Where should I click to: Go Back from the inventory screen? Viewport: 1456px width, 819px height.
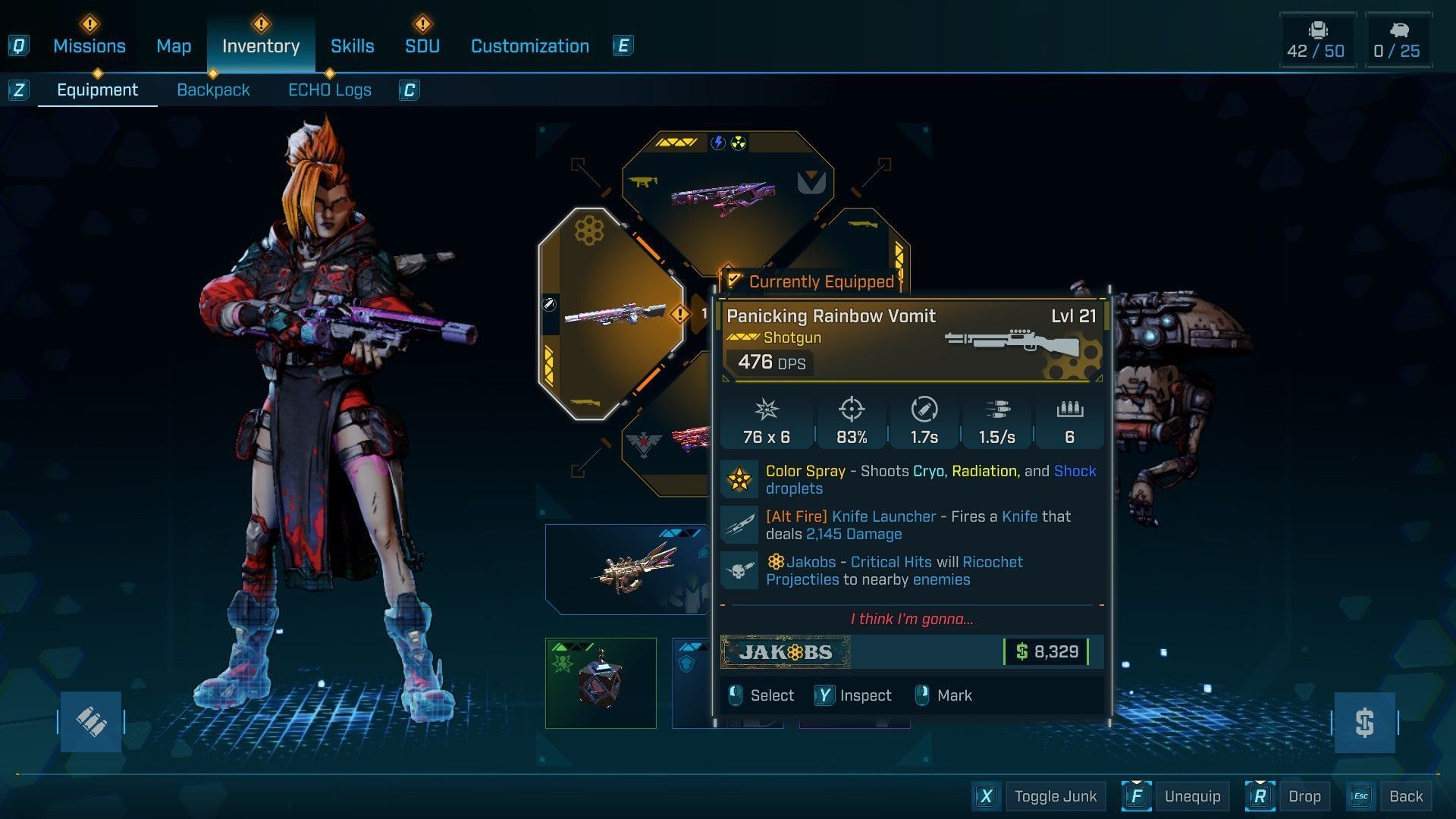pos(1405,796)
